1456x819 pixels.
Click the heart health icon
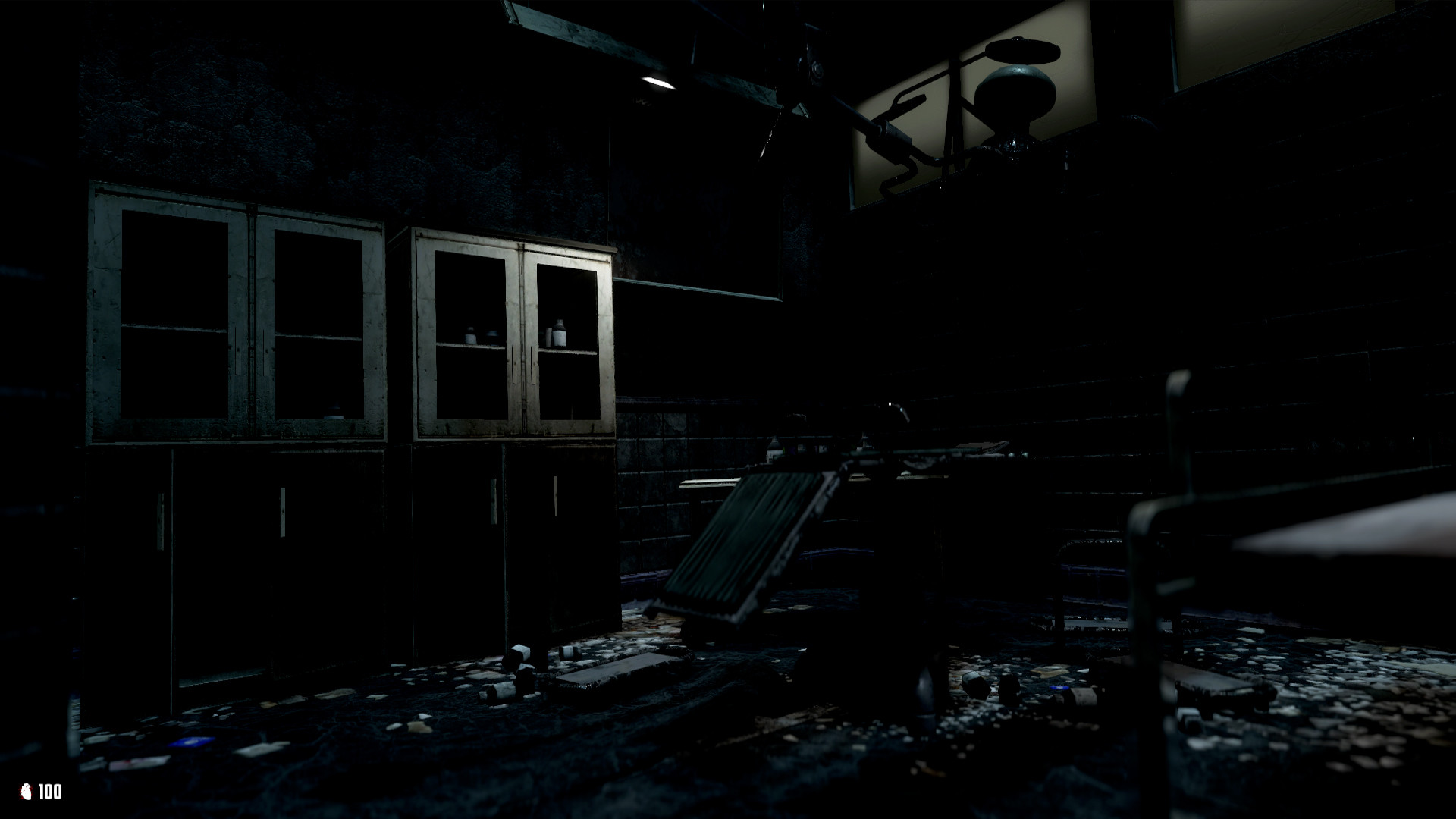pos(27,791)
